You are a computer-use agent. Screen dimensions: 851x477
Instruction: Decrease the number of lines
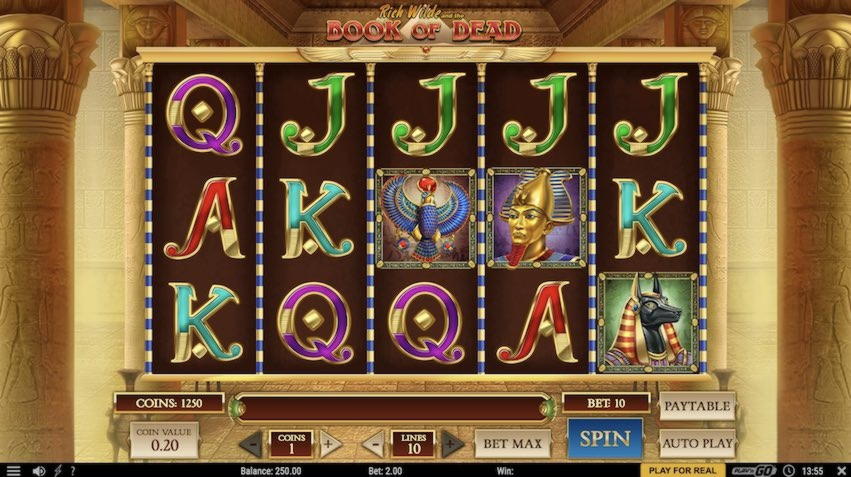pos(373,443)
